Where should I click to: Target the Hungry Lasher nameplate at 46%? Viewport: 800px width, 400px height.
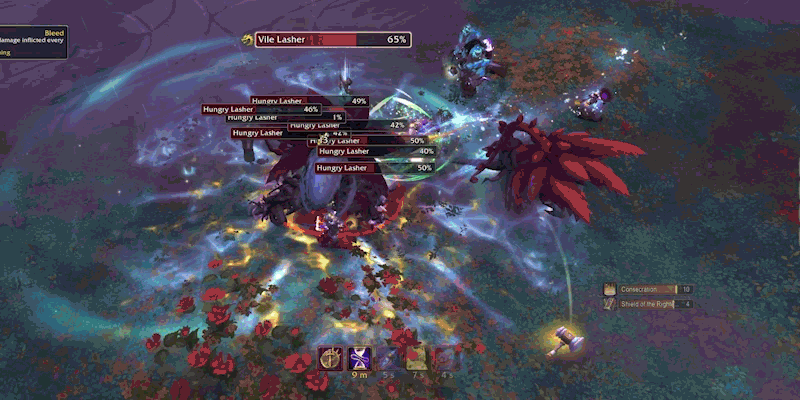point(262,109)
